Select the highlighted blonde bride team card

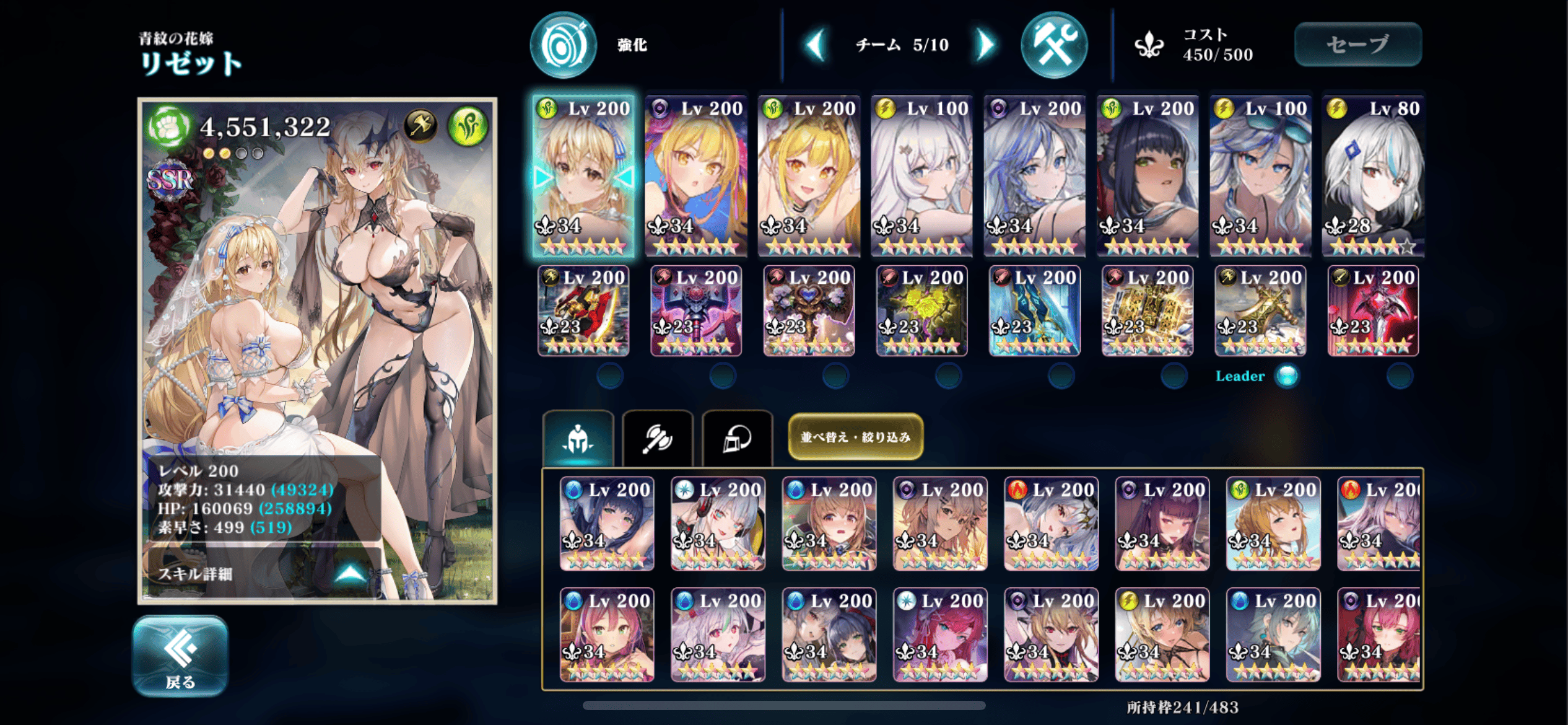click(583, 176)
